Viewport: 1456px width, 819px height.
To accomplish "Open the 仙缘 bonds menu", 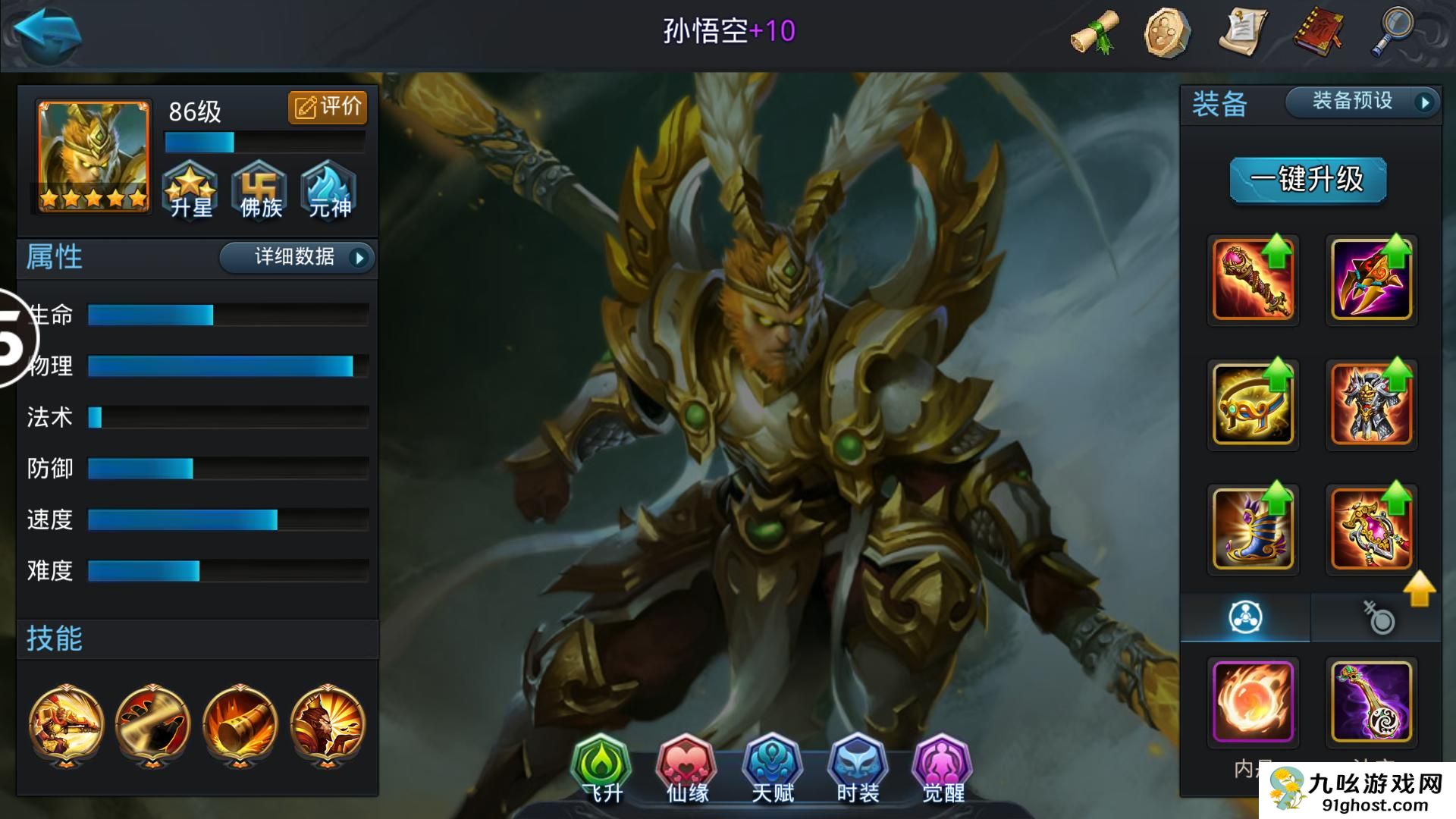I will pos(687,767).
